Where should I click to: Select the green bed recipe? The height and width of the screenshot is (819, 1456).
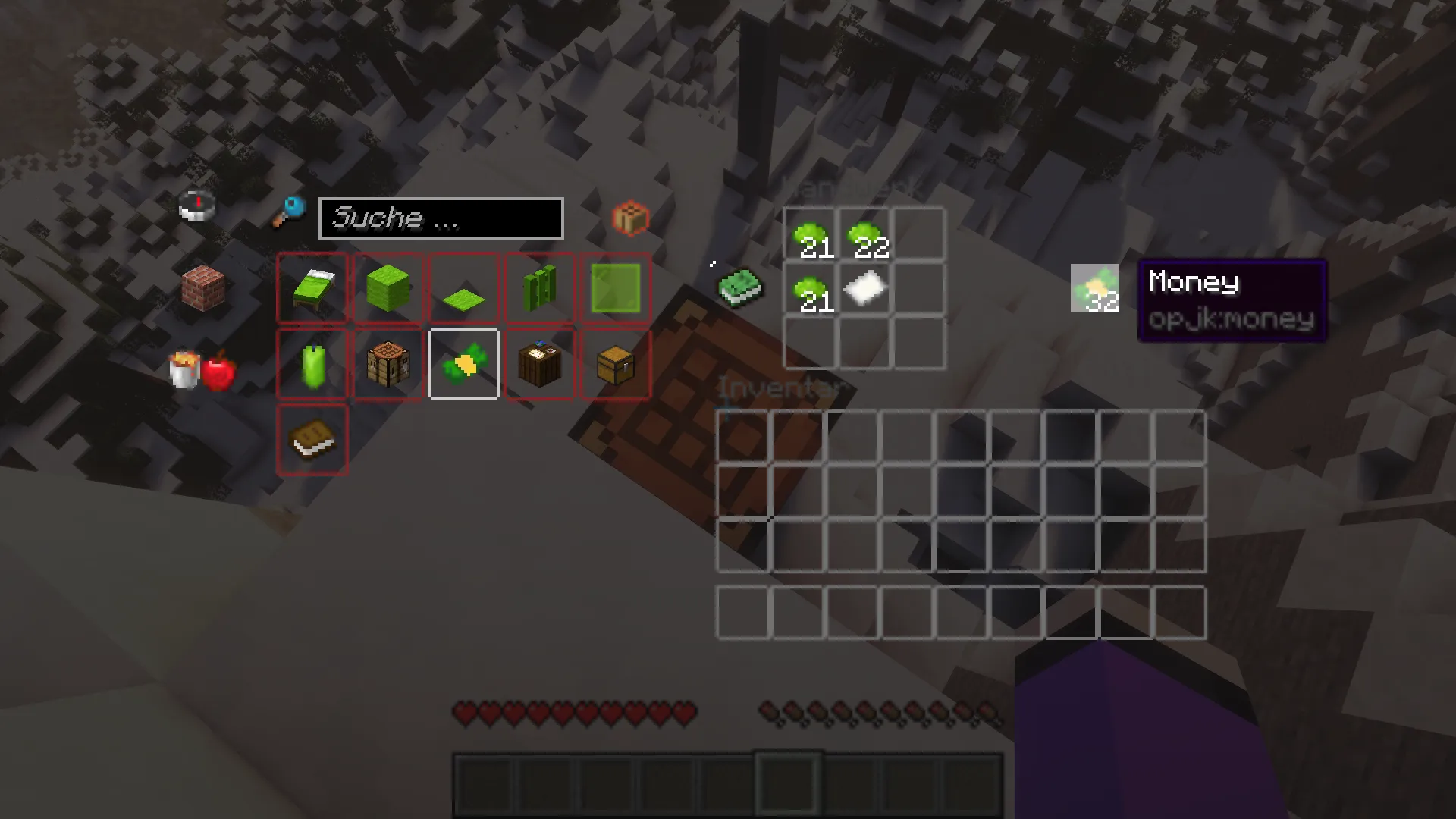(312, 288)
